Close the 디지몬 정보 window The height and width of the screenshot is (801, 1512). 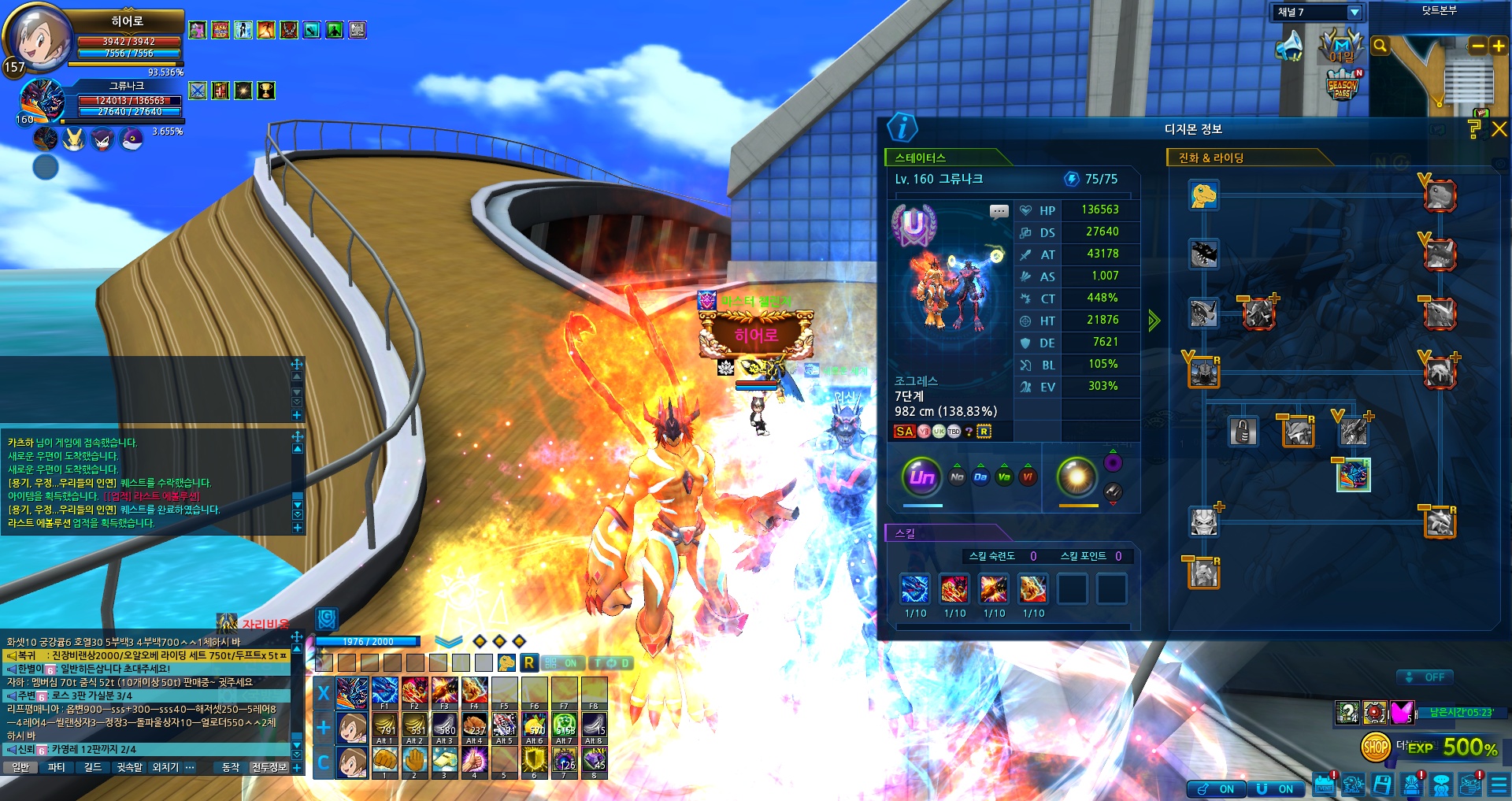(1499, 129)
